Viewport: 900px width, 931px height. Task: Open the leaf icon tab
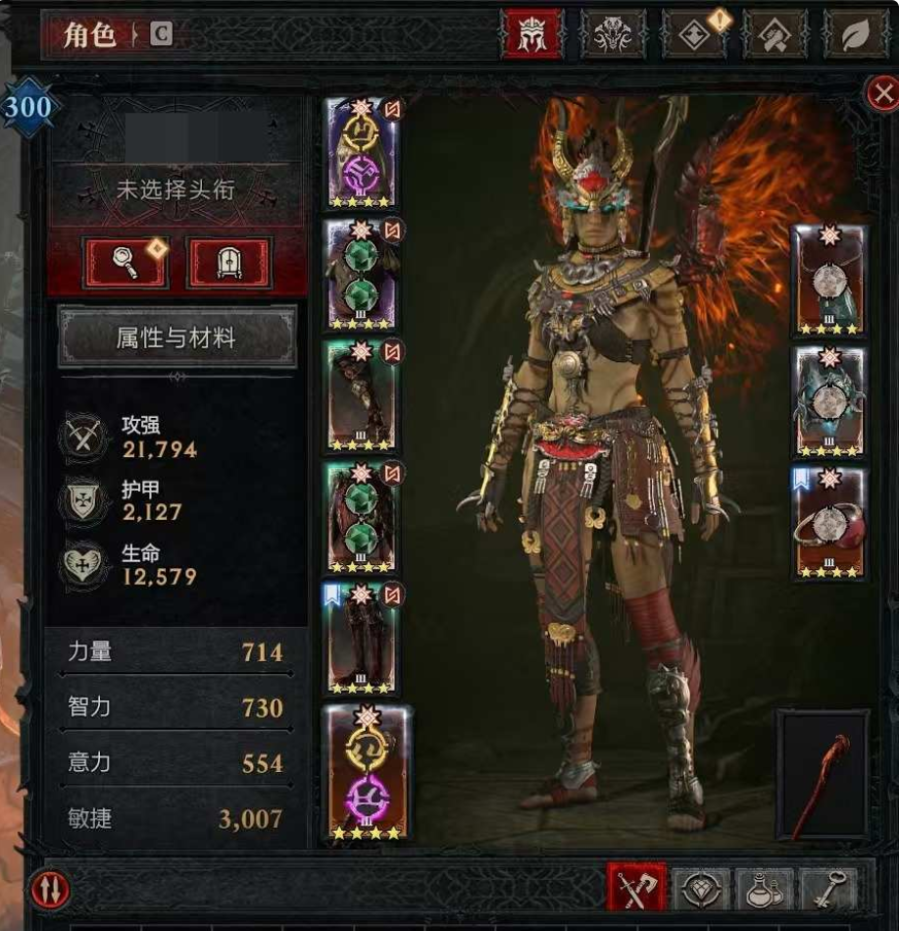[x=855, y=36]
